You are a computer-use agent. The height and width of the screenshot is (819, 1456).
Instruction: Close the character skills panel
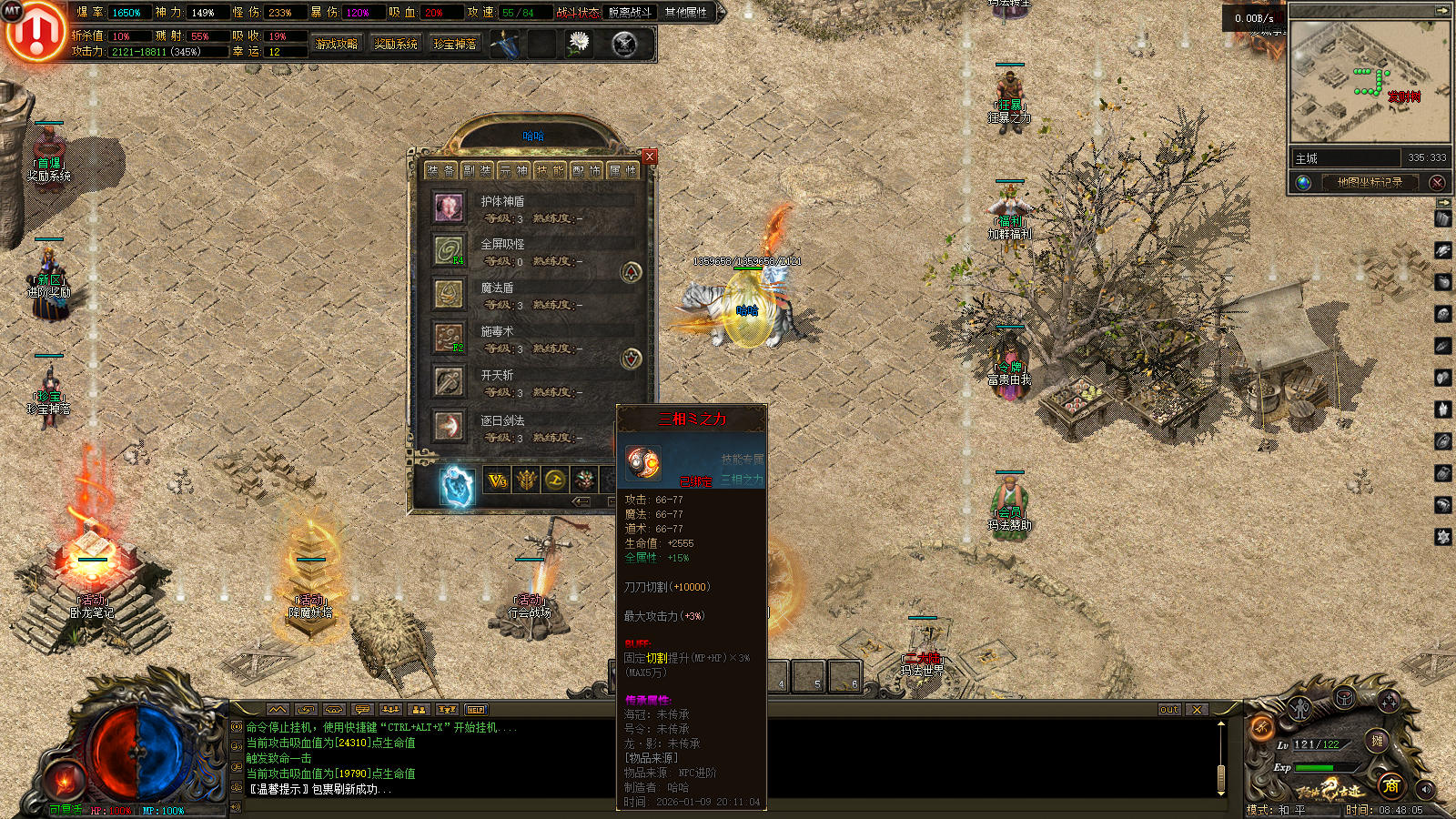pyautogui.click(x=649, y=157)
